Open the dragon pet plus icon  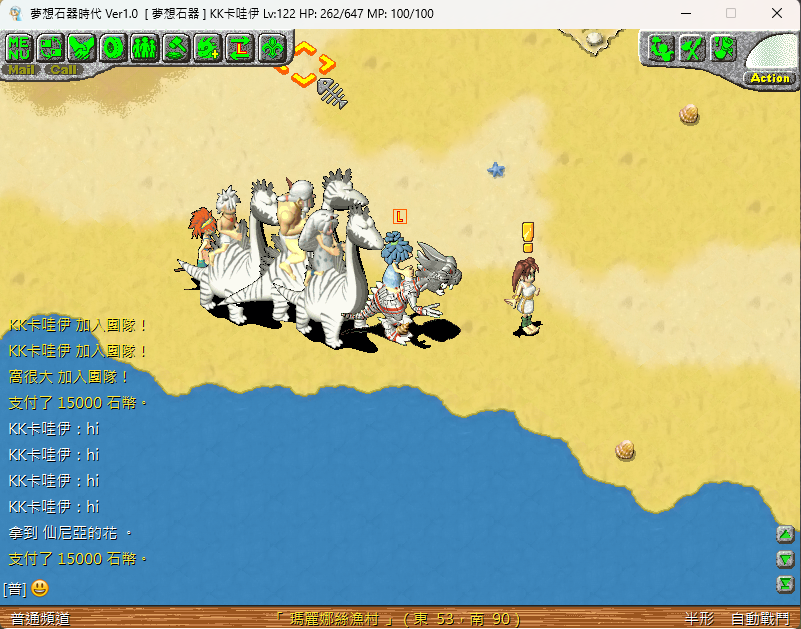click(x=208, y=47)
